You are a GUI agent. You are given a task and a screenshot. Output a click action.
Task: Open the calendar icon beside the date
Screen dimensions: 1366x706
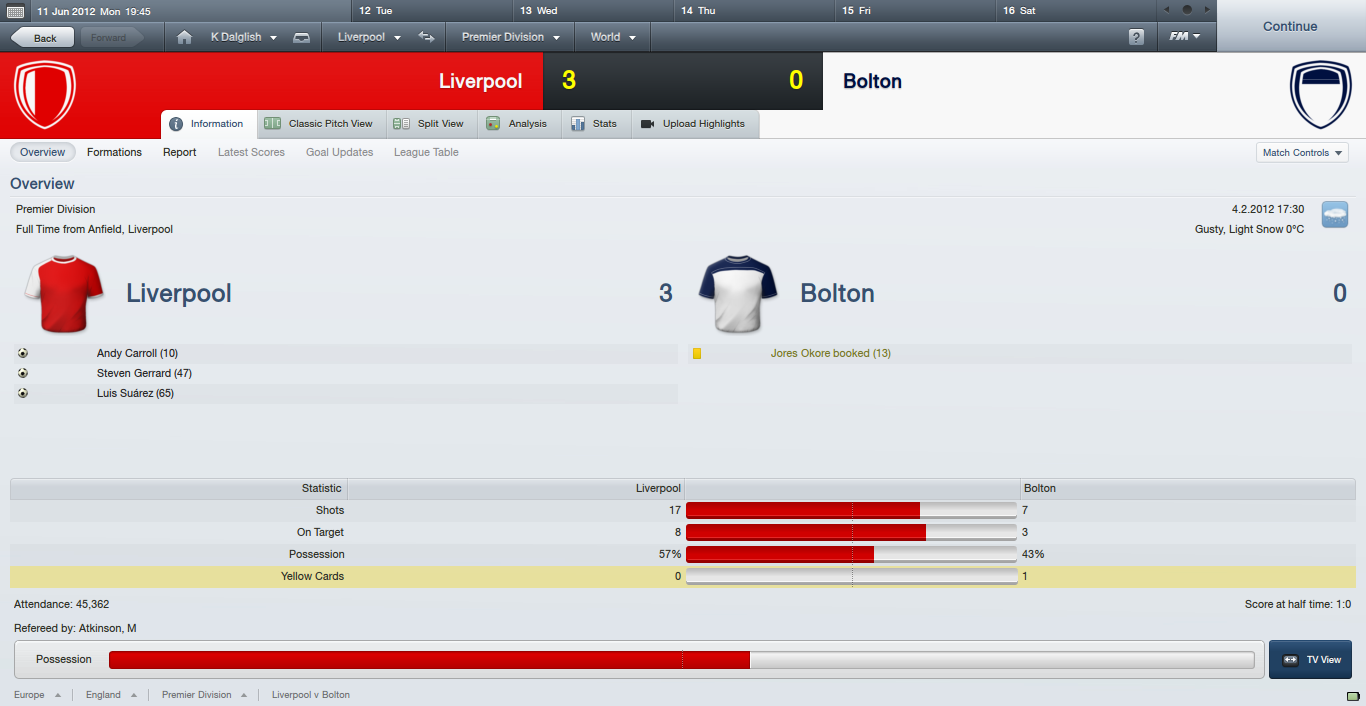click(16, 11)
